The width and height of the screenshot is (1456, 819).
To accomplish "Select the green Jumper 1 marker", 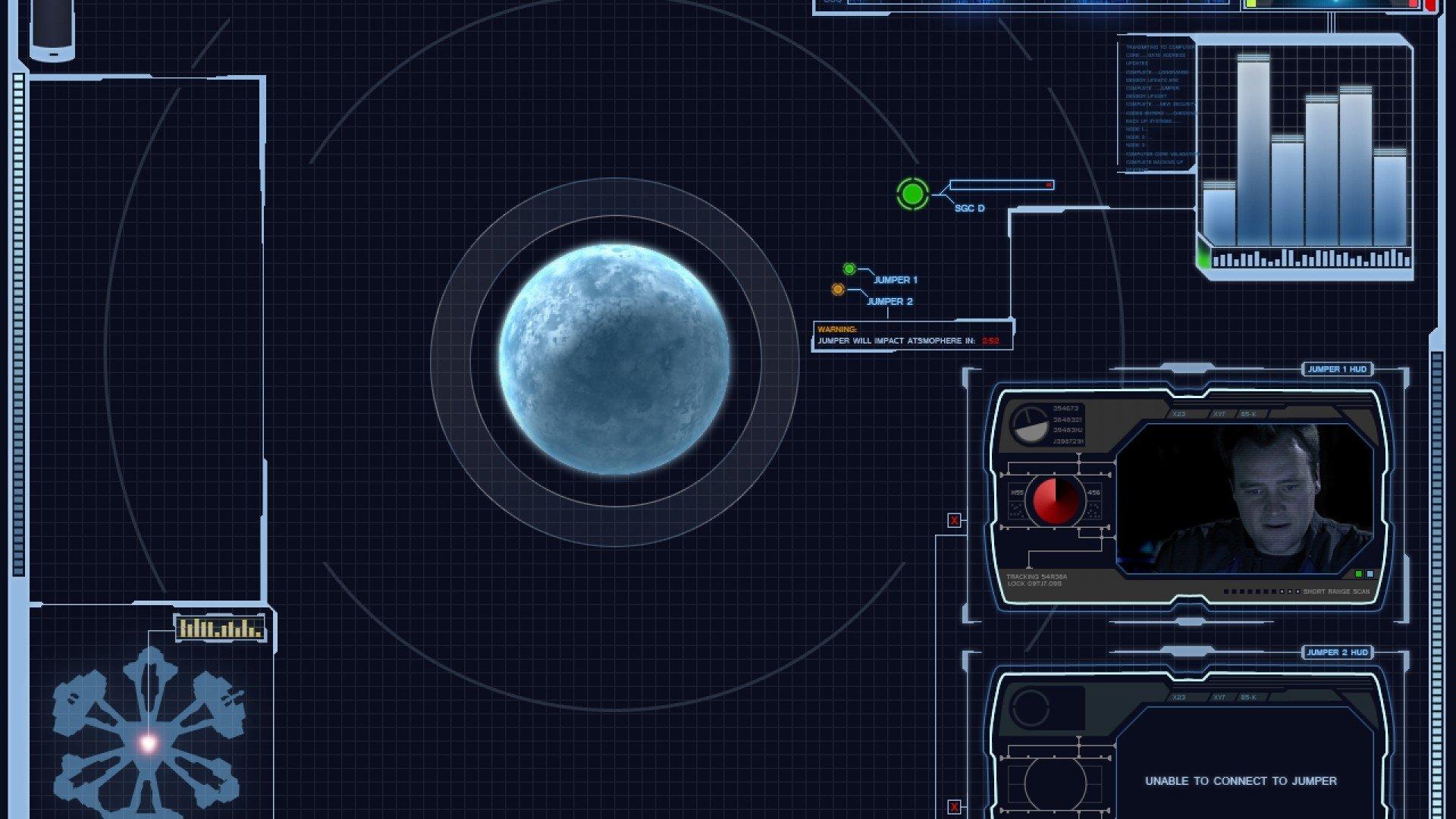I will point(849,269).
